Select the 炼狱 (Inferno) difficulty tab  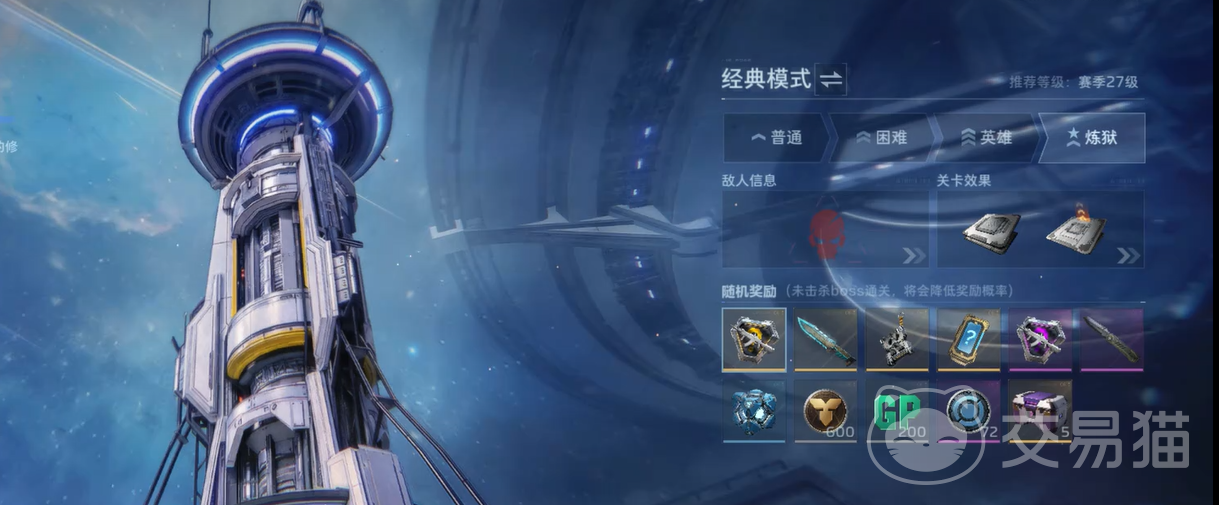click(x=1091, y=138)
